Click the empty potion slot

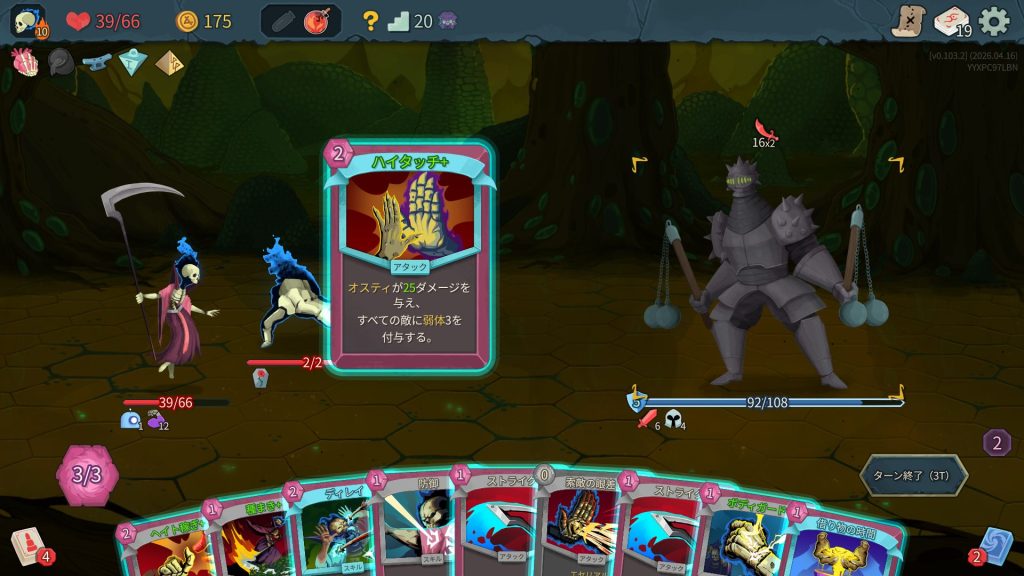coord(283,21)
